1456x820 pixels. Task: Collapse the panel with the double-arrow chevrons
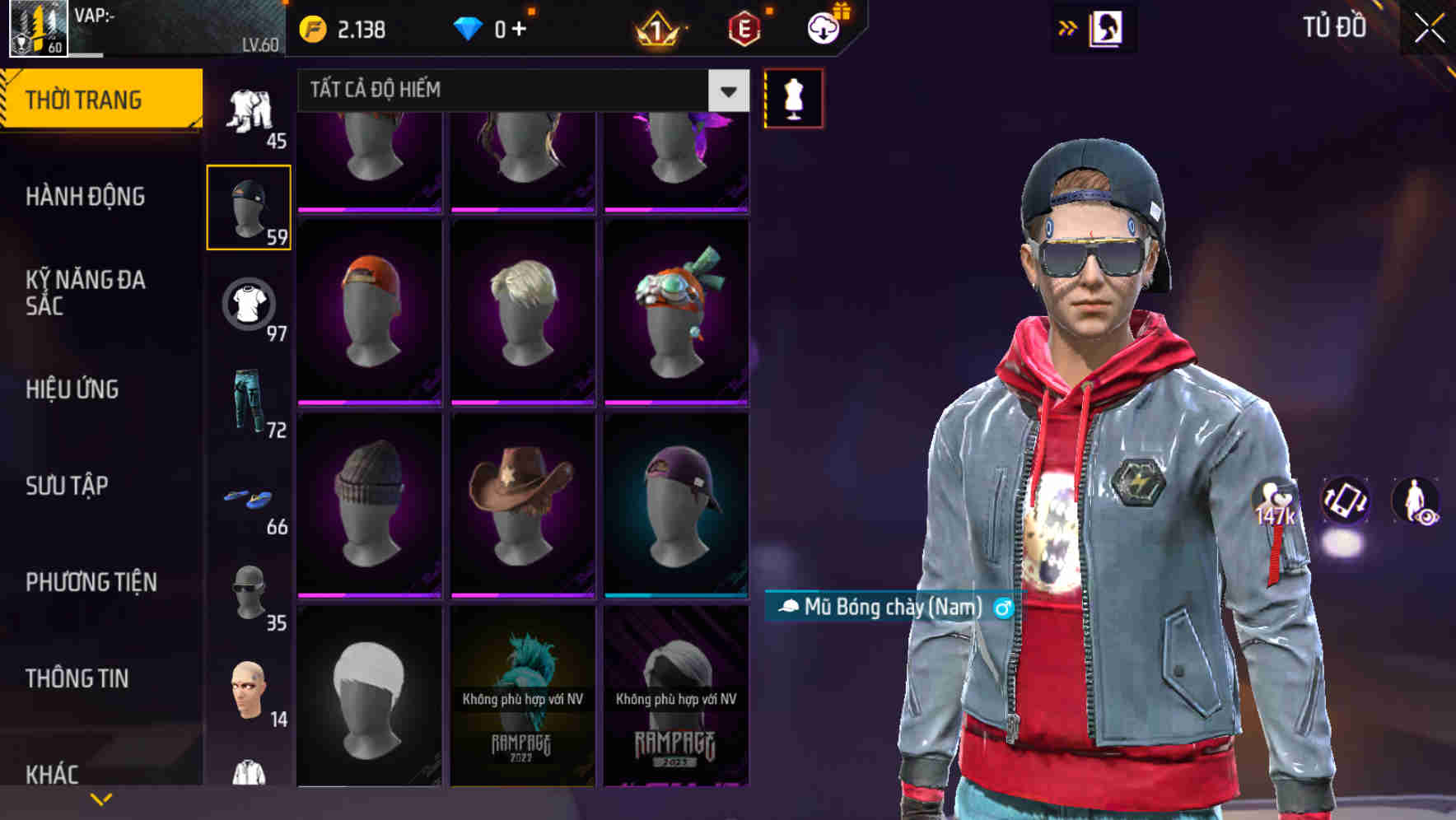pos(1068,27)
